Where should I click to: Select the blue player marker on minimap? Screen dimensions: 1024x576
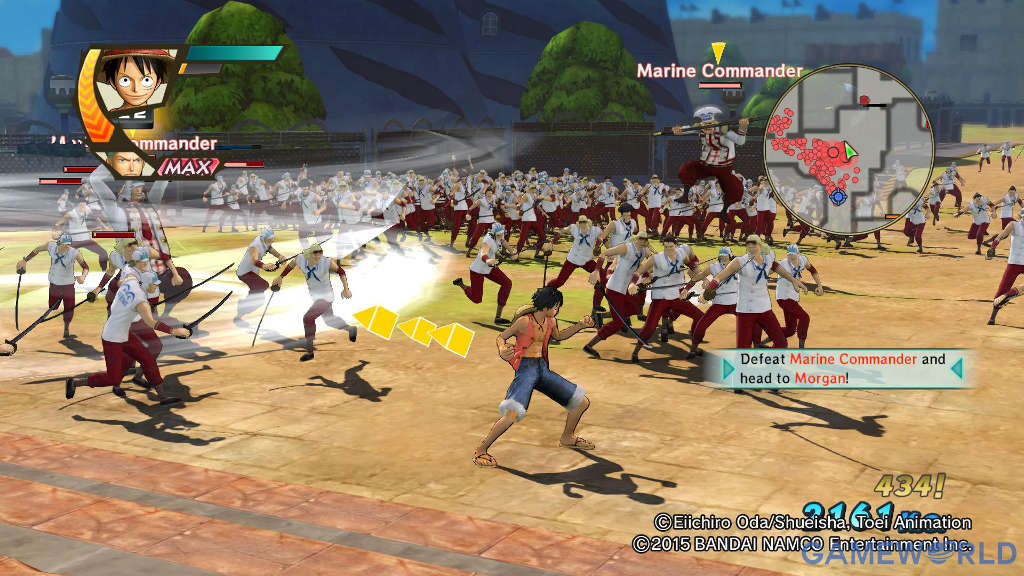tap(838, 197)
